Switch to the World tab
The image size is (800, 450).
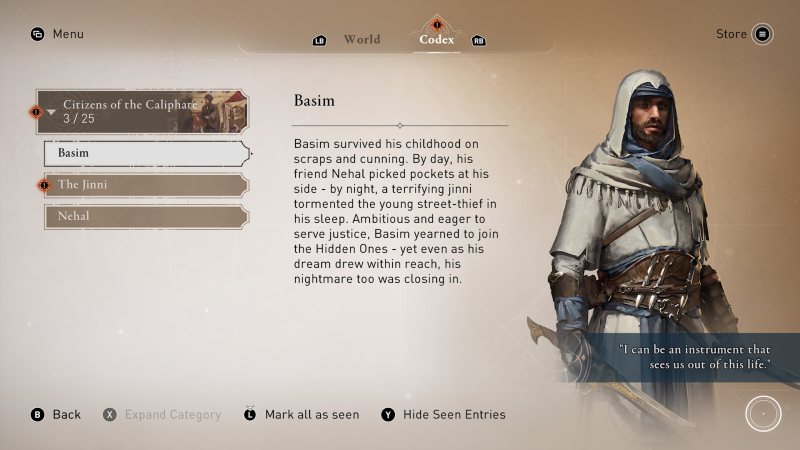coord(361,40)
